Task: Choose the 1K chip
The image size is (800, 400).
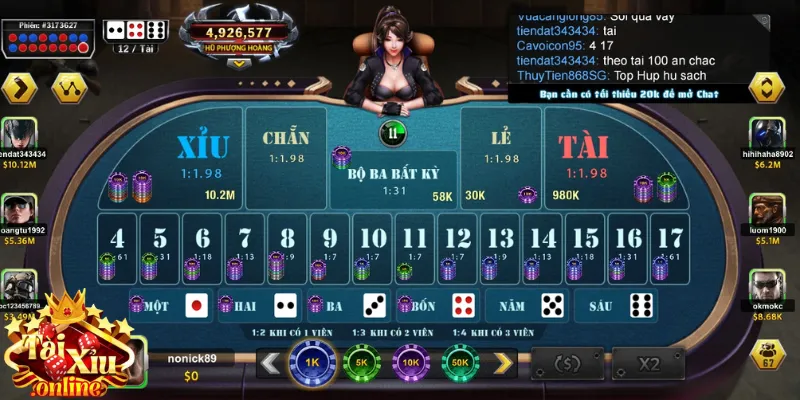Action: tap(310, 361)
